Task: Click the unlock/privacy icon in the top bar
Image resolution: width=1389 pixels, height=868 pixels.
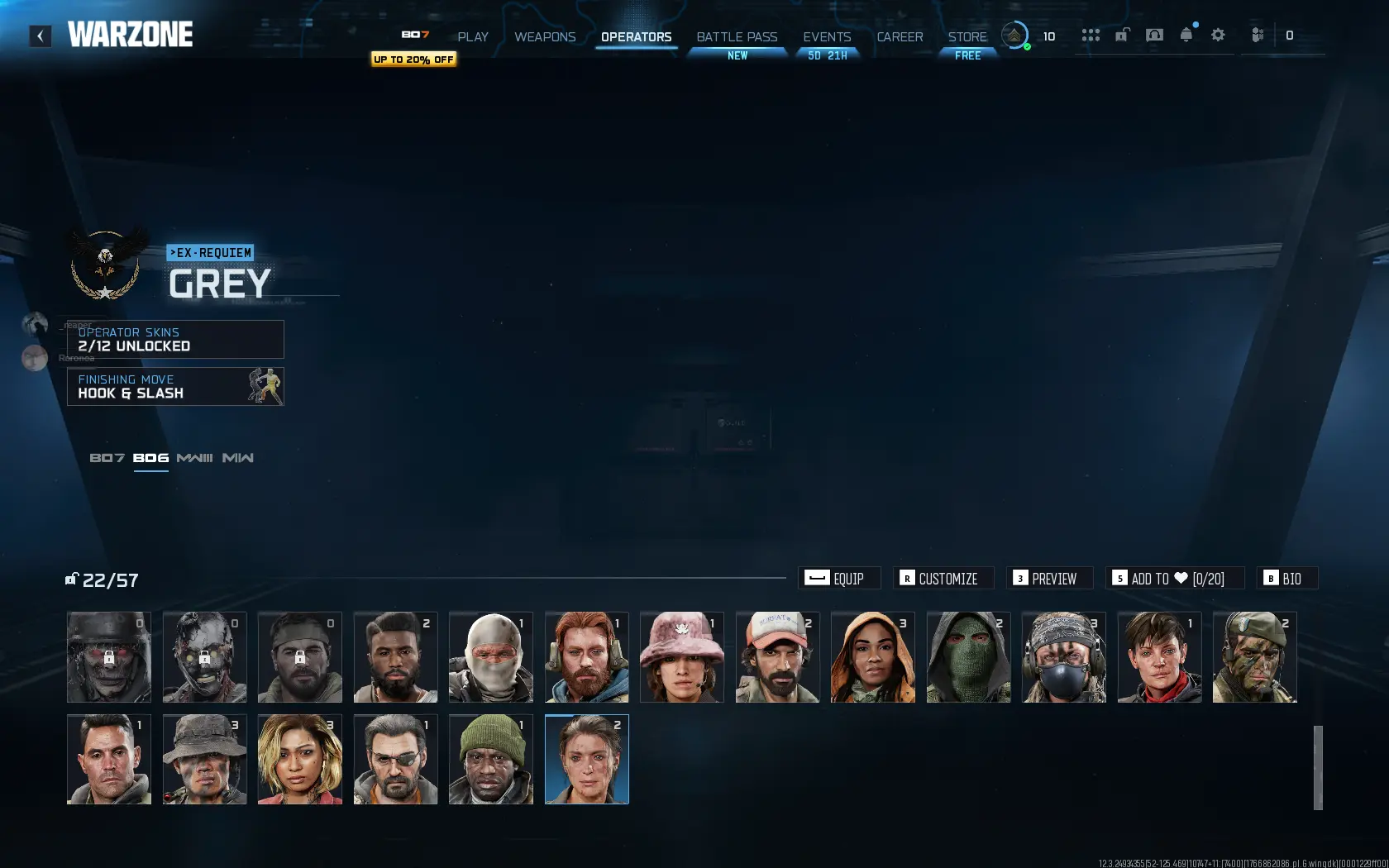Action: (1123, 35)
